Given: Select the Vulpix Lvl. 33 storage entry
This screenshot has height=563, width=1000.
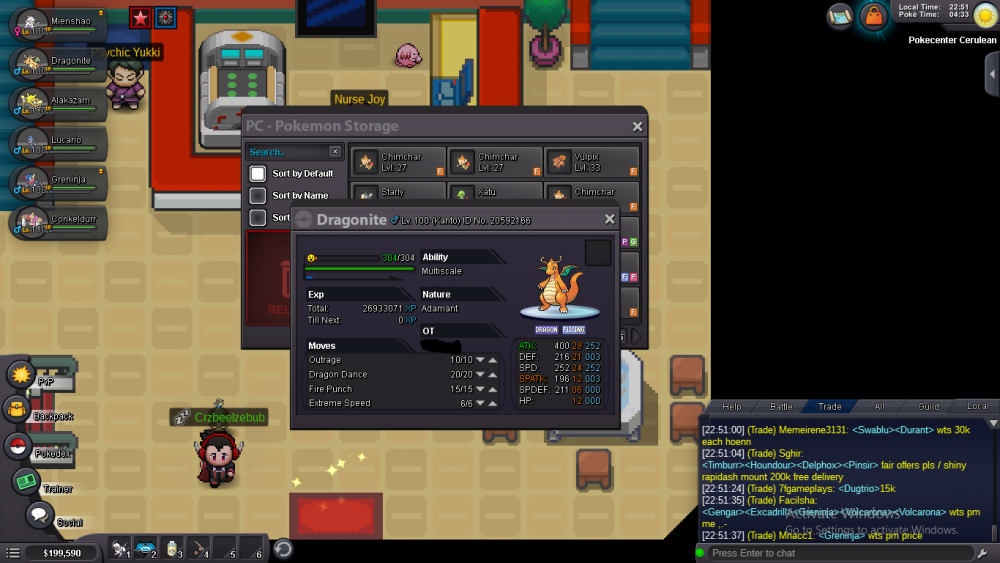Looking at the screenshot, I should click(x=592, y=162).
